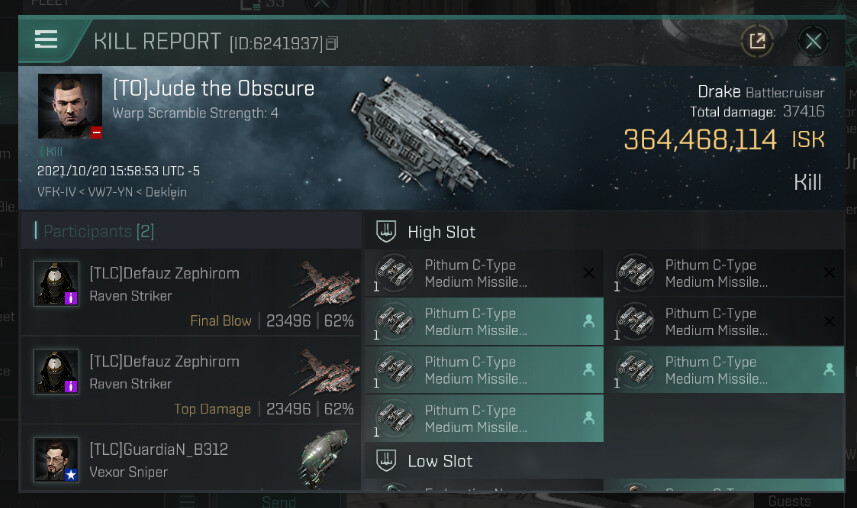Share the kill report externally
857x508 pixels.
757,41
